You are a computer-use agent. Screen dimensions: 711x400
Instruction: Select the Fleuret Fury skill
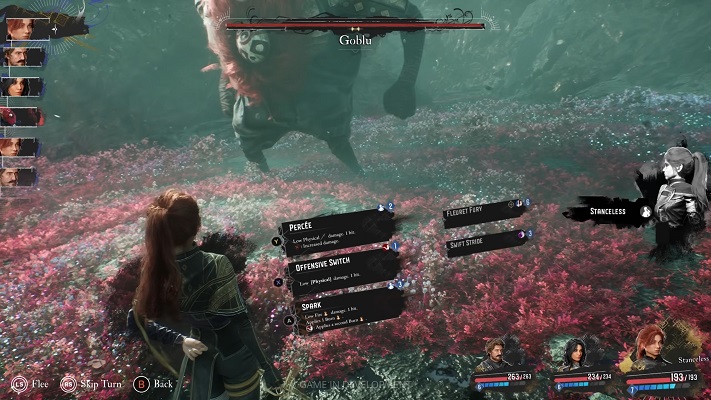(483, 211)
